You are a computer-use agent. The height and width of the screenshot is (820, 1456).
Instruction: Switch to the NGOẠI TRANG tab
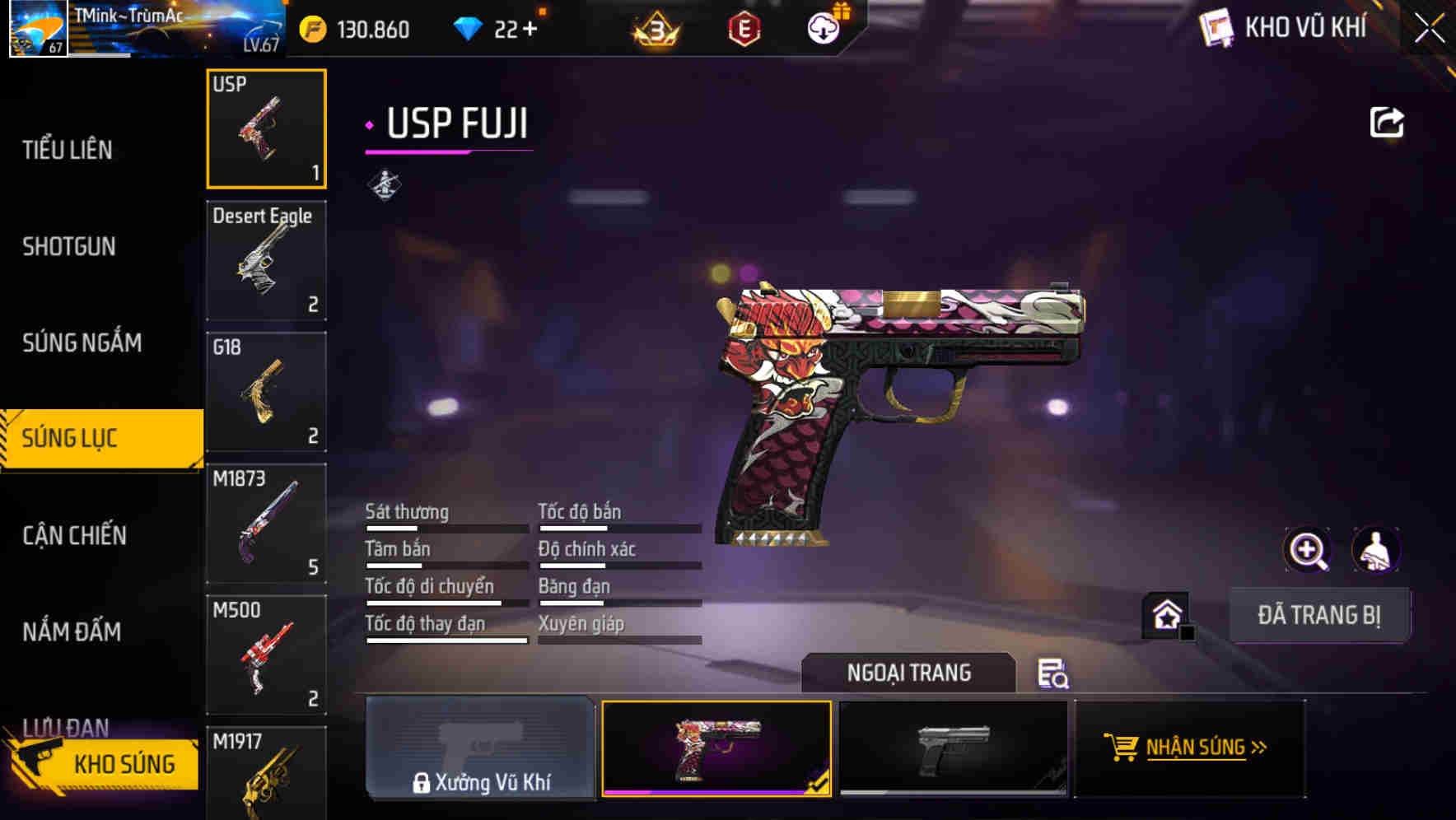(909, 673)
